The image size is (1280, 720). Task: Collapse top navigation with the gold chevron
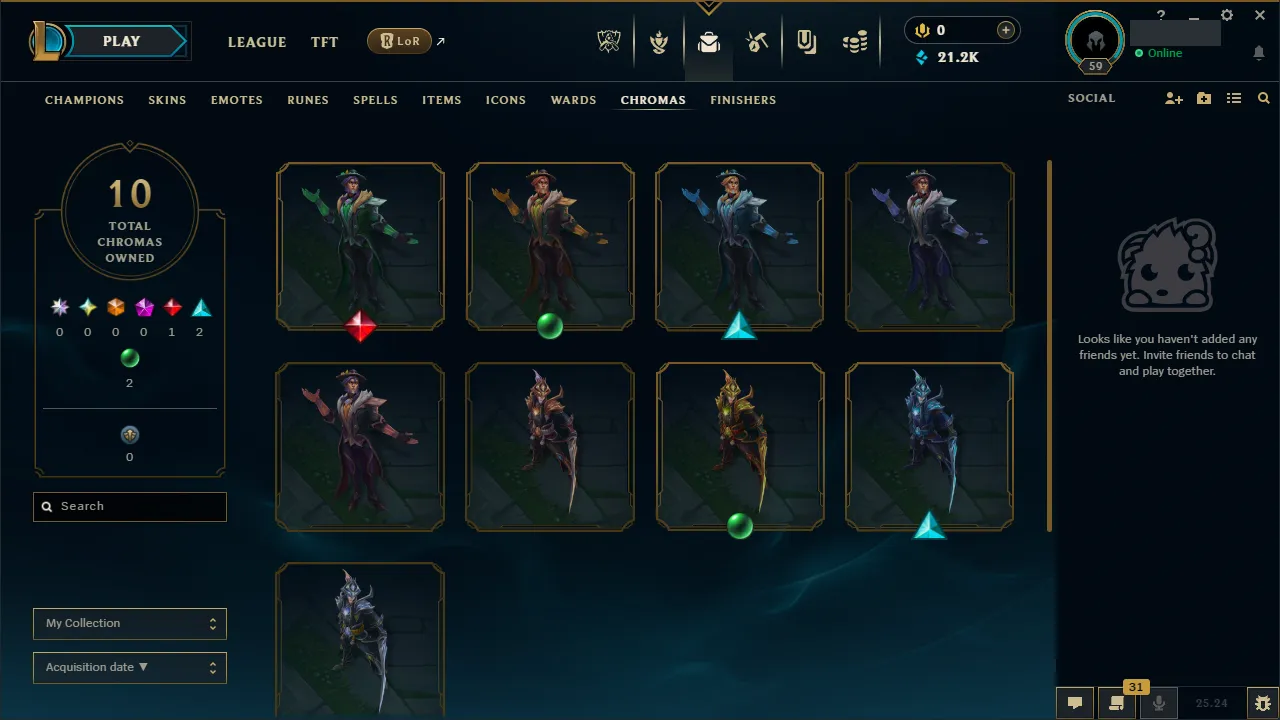coord(709,6)
